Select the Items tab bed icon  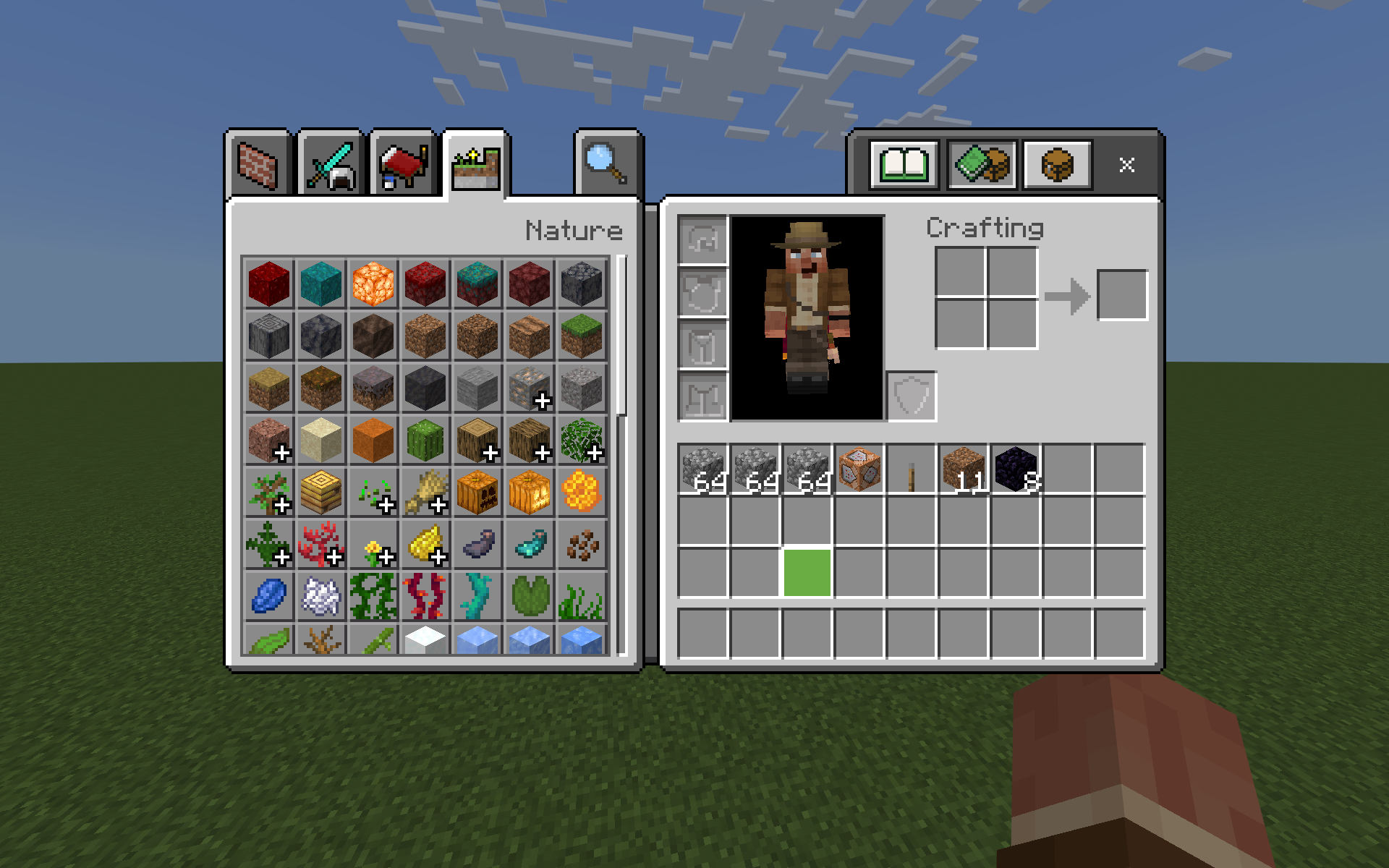(x=402, y=161)
